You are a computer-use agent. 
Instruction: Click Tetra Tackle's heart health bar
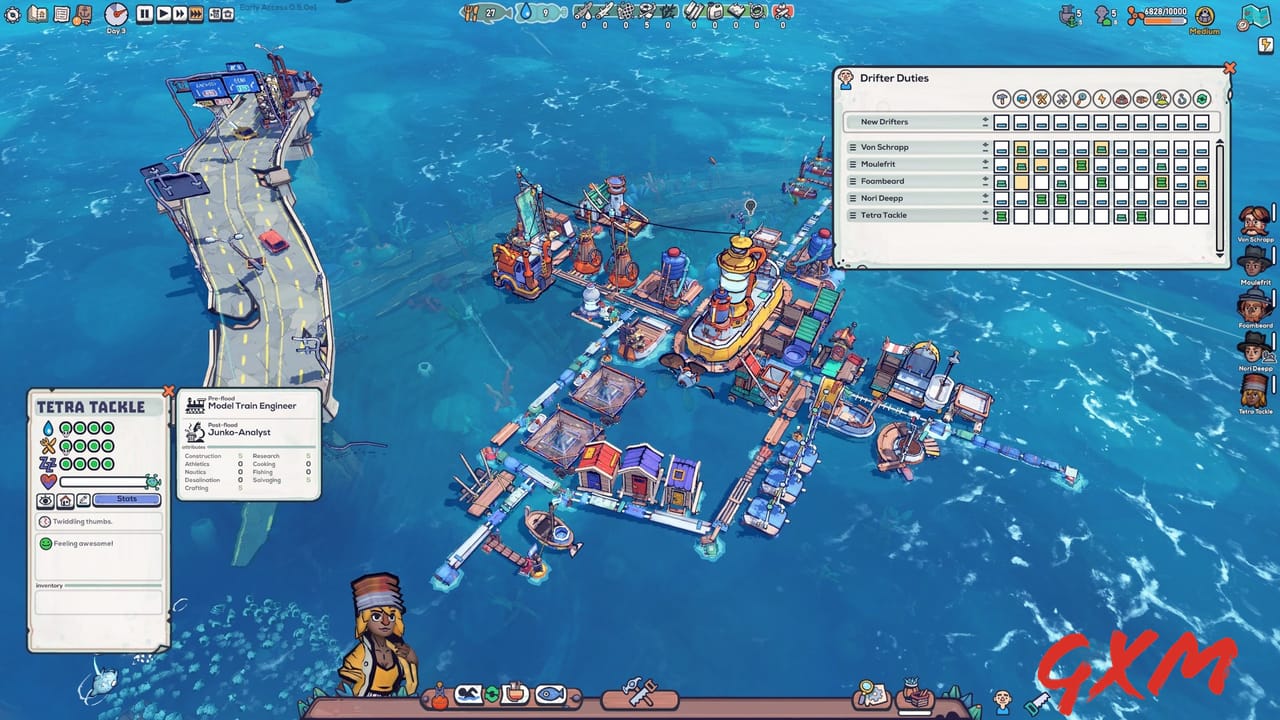tap(105, 481)
